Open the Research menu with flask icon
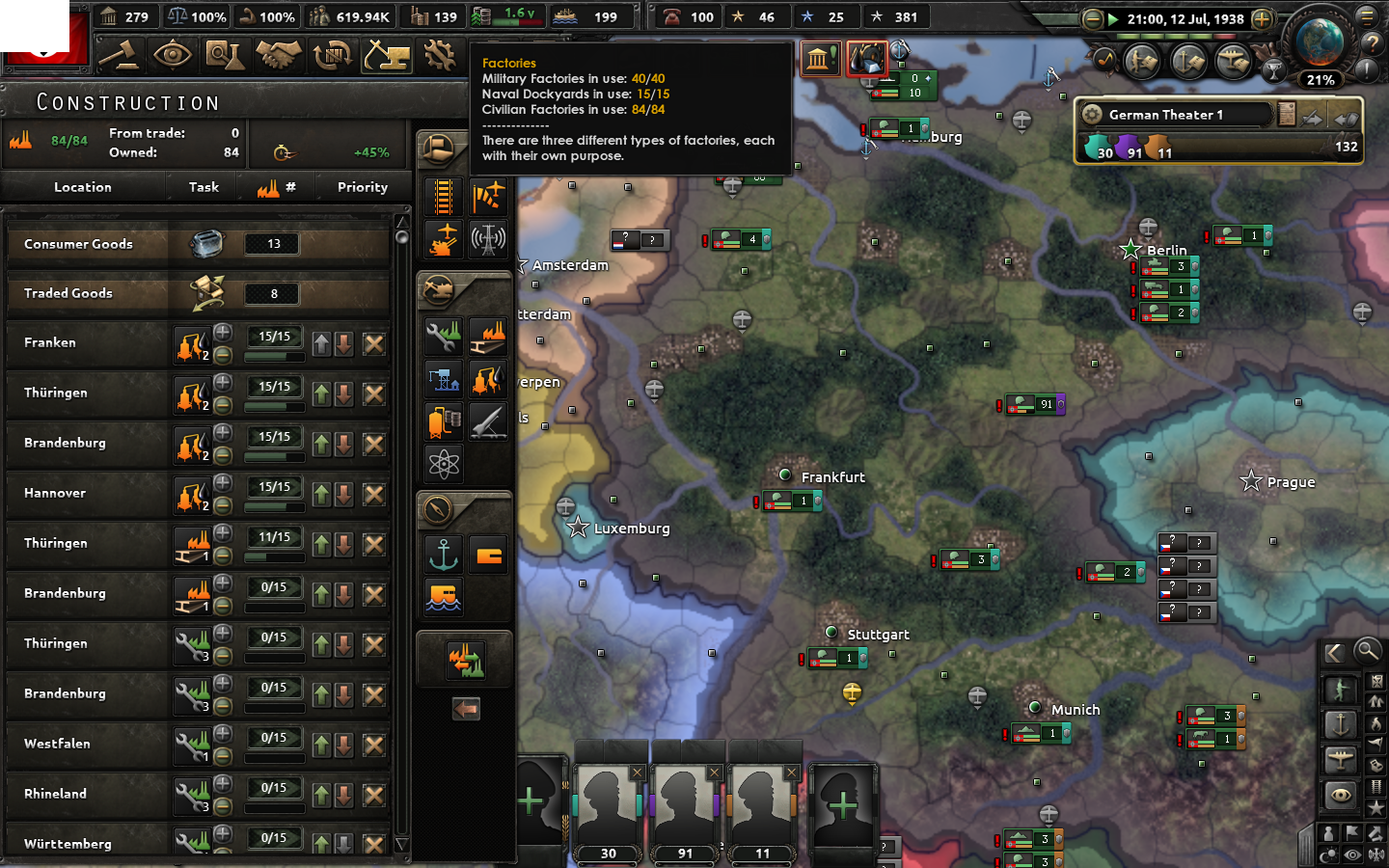 click(x=226, y=55)
